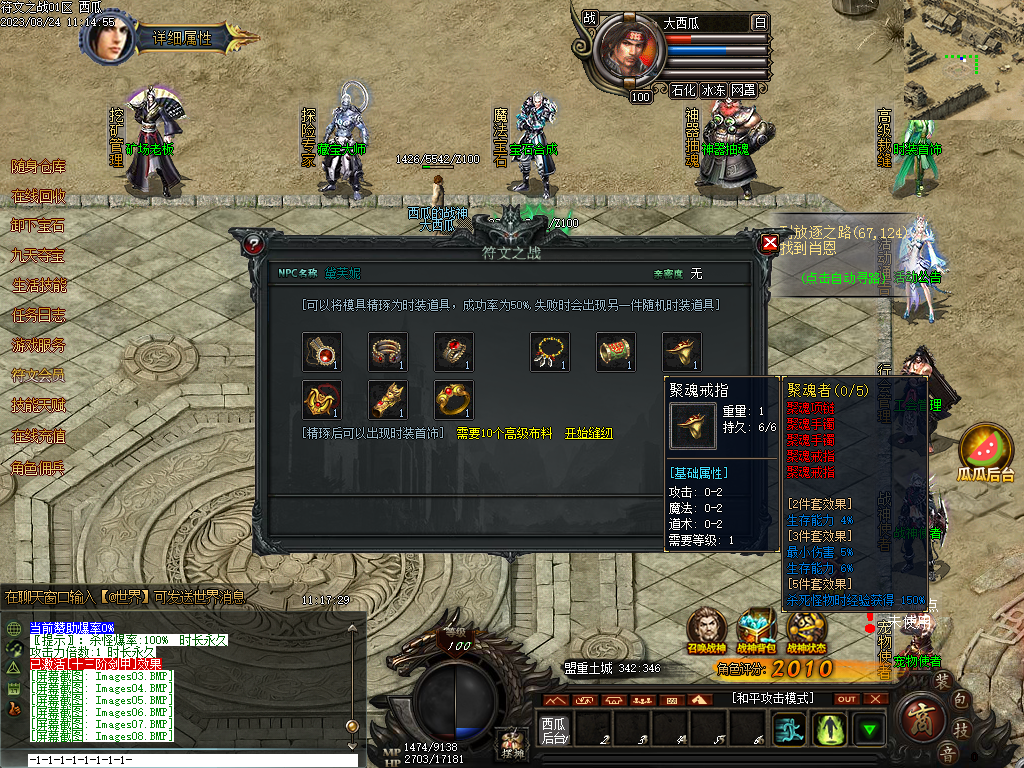Viewport: 1024px width, 768px height.
Task: Click the 开始缝纫 link to start sewing
Action: 589,433
